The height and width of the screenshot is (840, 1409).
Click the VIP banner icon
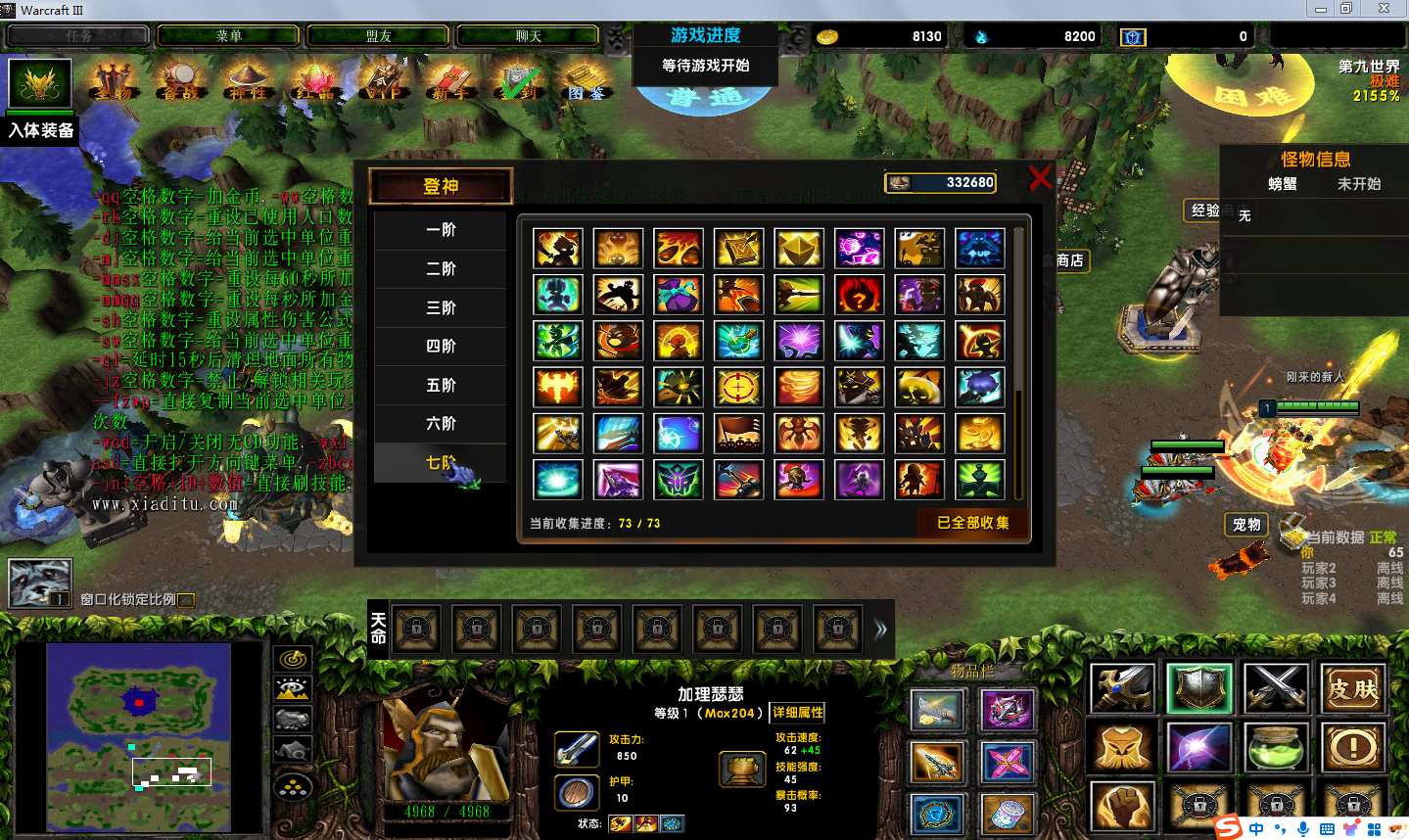(383, 81)
